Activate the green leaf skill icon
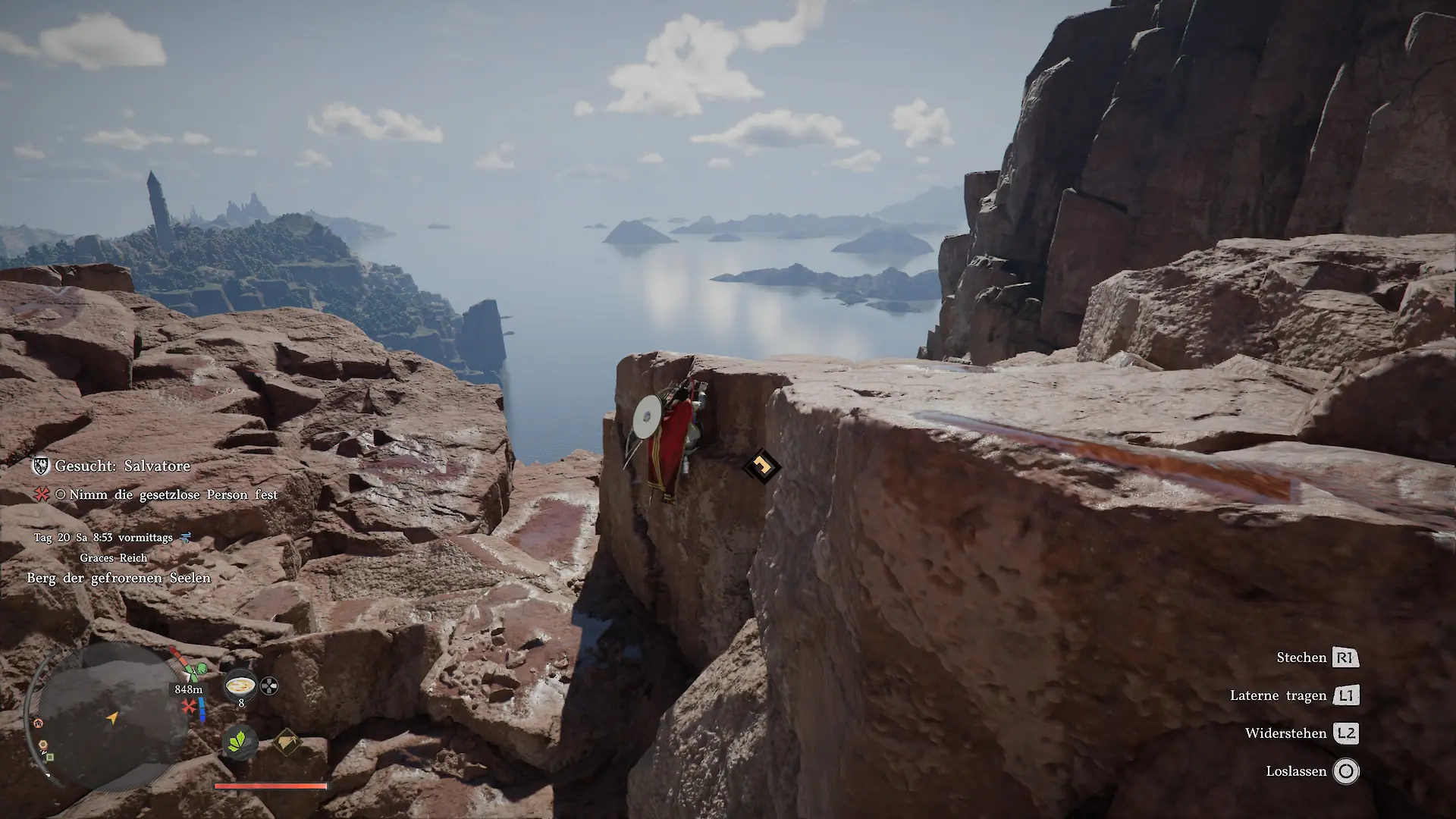Viewport: 1456px width, 819px height. (240, 740)
